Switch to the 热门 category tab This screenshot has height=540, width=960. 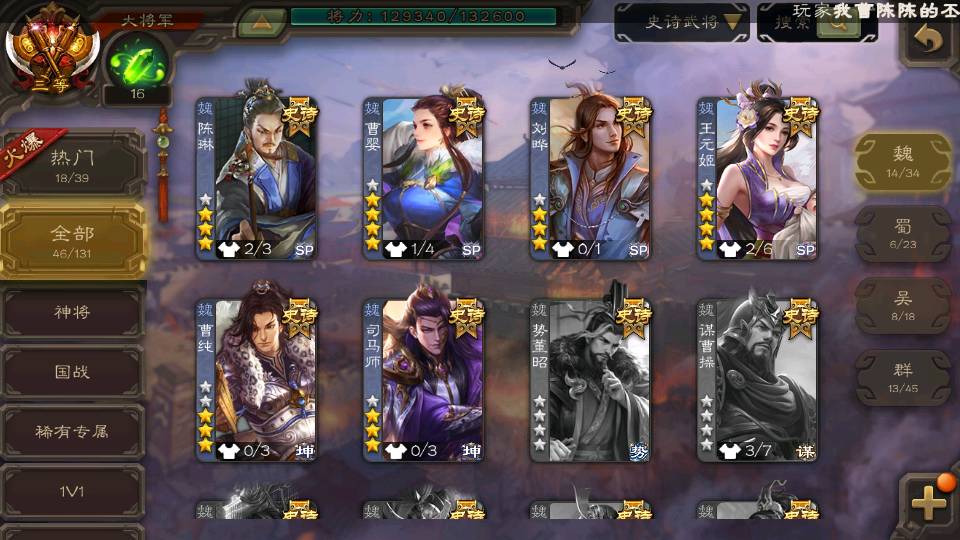click(72, 165)
